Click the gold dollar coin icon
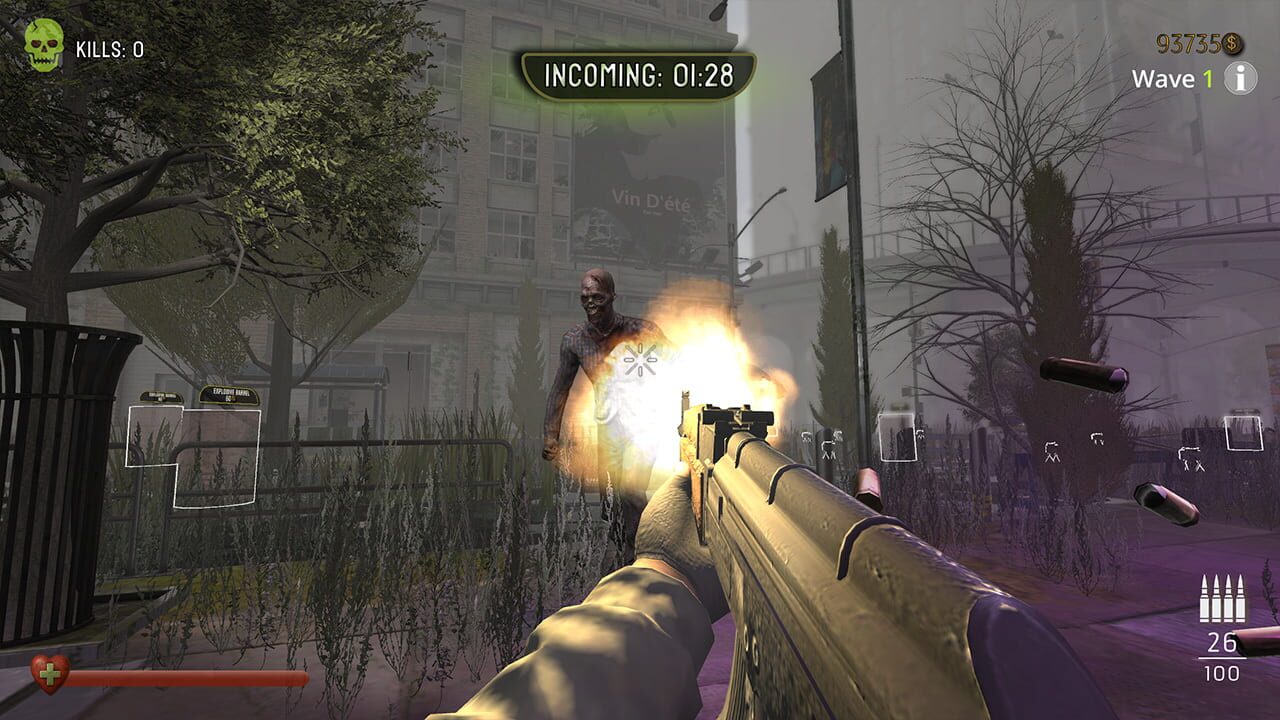Viewport: 1280px width, 720px height. click(x=1232, y=44)
